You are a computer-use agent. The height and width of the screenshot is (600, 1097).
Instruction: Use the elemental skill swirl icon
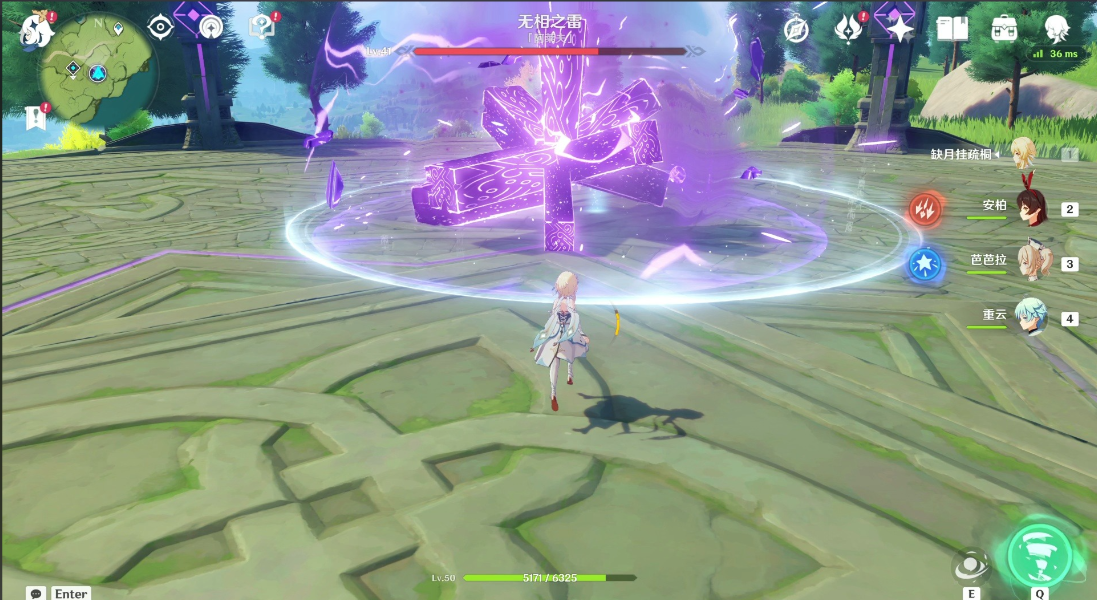point(970,566)
